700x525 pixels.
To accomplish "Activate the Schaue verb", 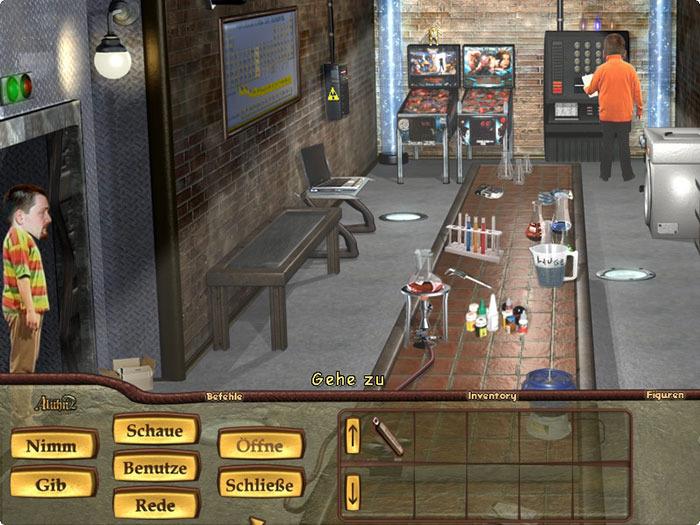I will [155, 431].
